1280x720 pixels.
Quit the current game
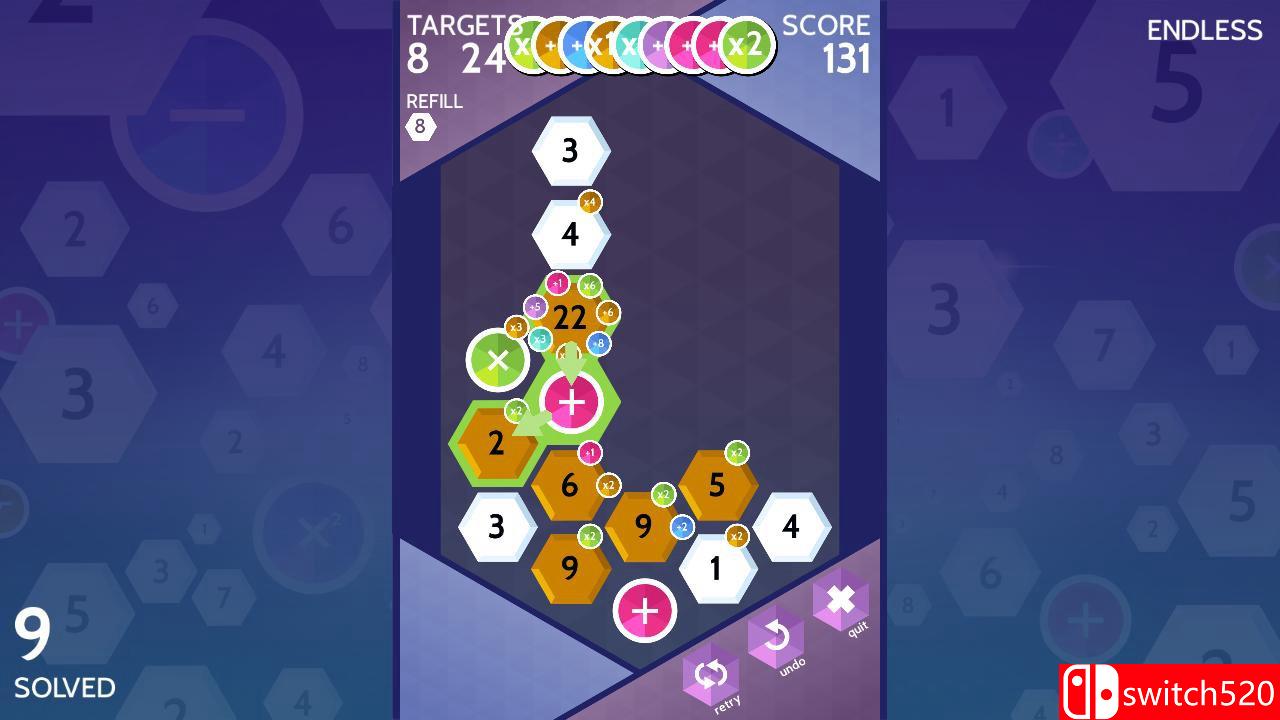coord(840,600)
